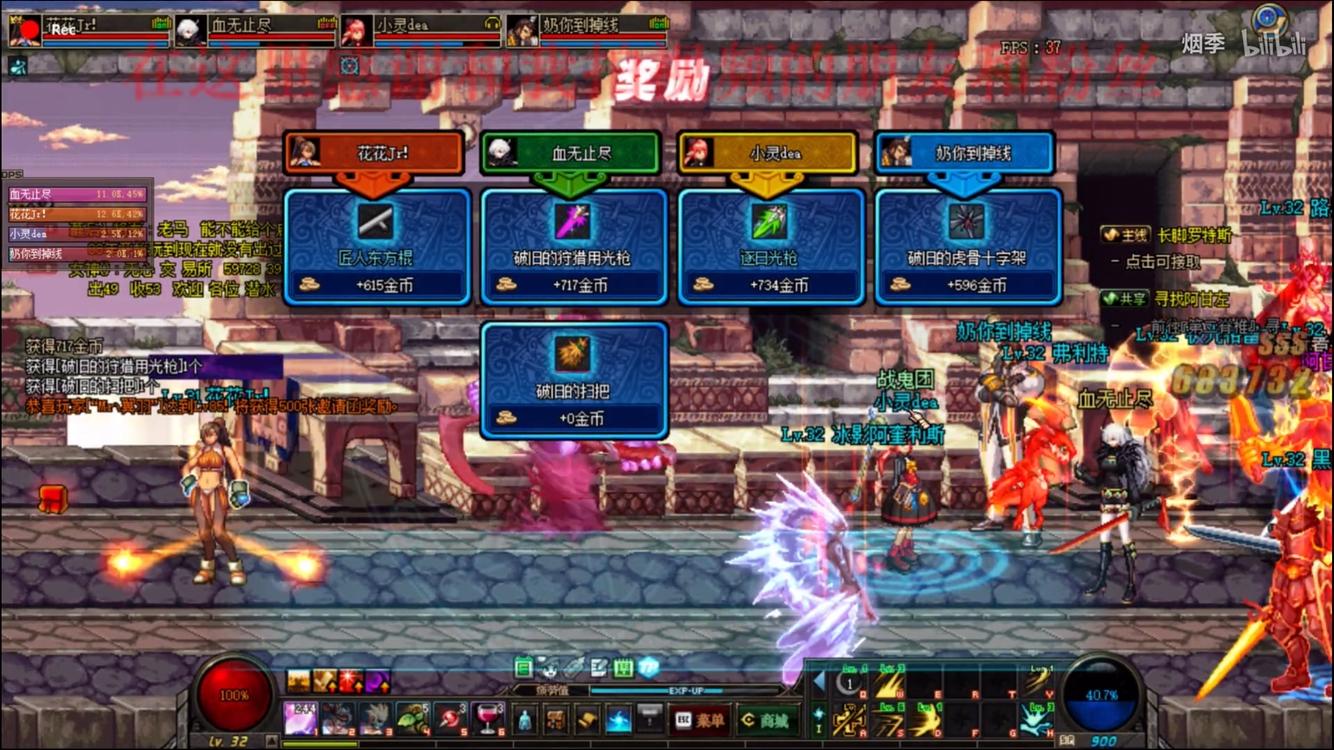Select the 破旧的虎骨十字架 reward card
Screen dimensions: 1334x750
click(x=968, y=246)
